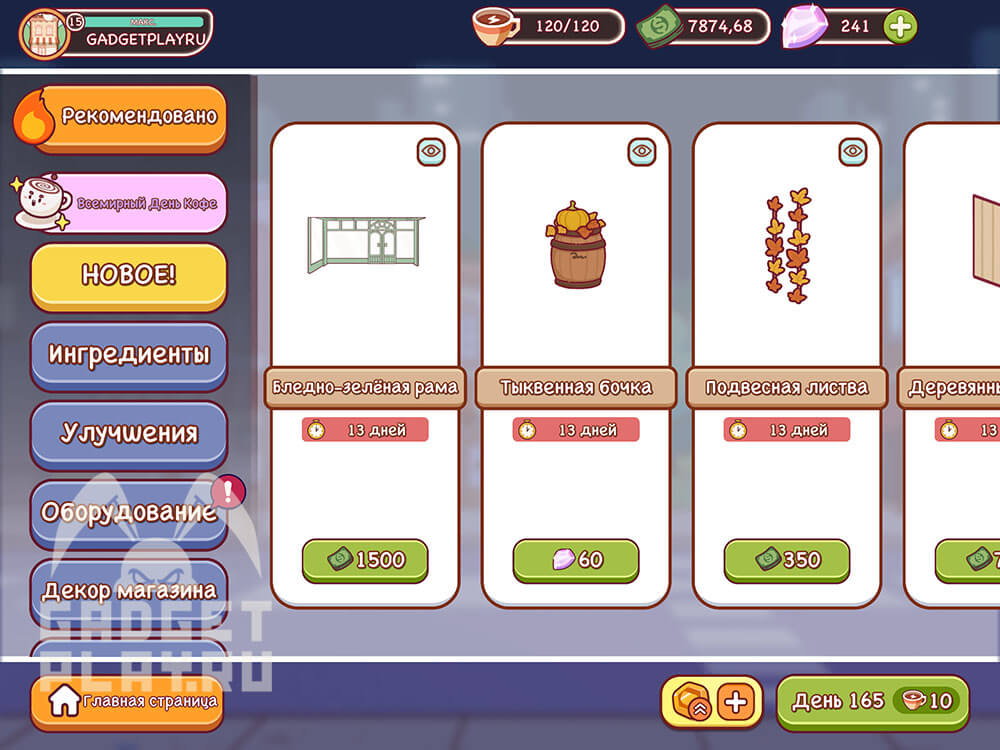Purchase Тыквенная бочка for 60 gems
The image size is (1000, 750).
[576, 560]
